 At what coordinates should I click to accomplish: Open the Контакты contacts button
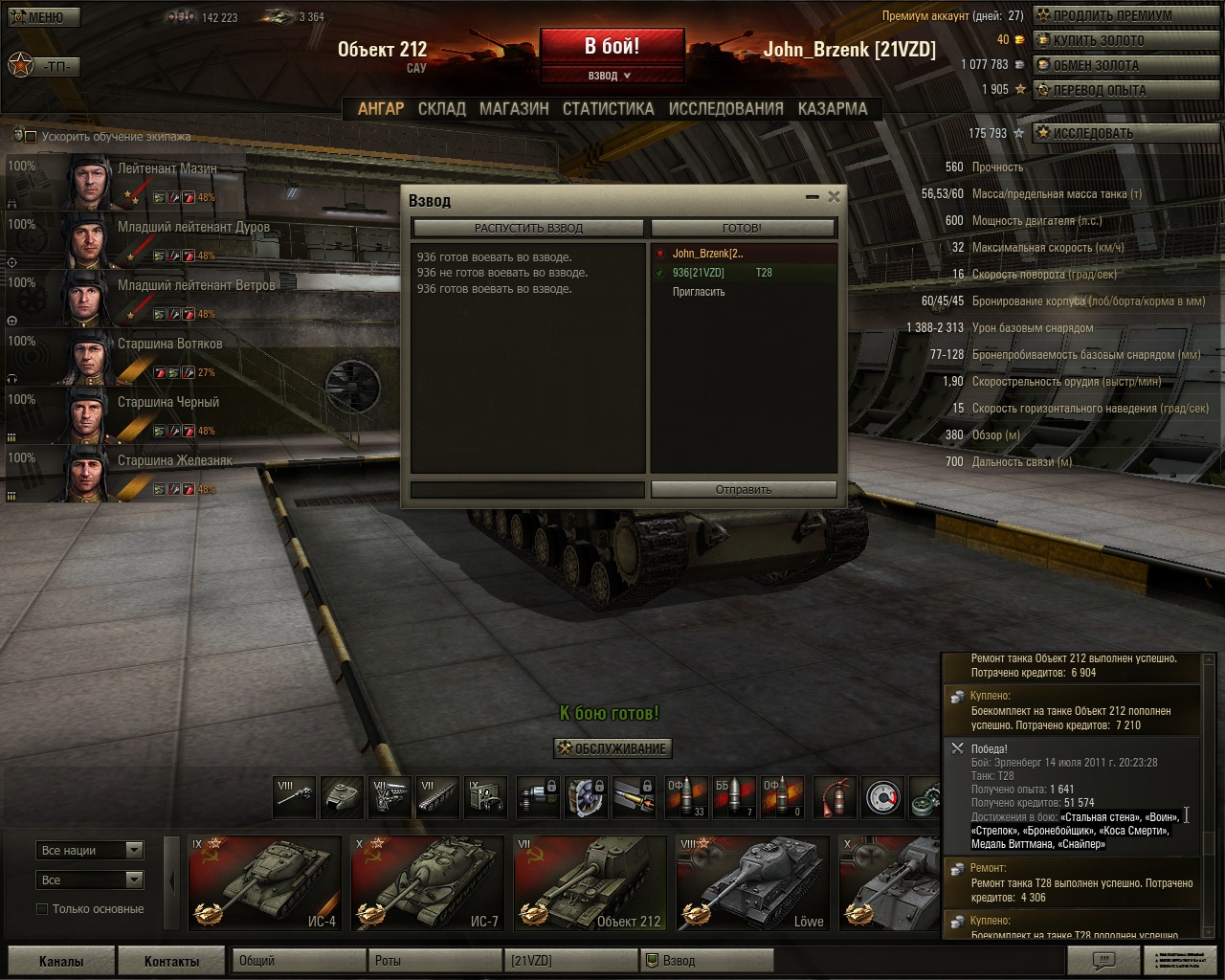(x=172, y=961)
